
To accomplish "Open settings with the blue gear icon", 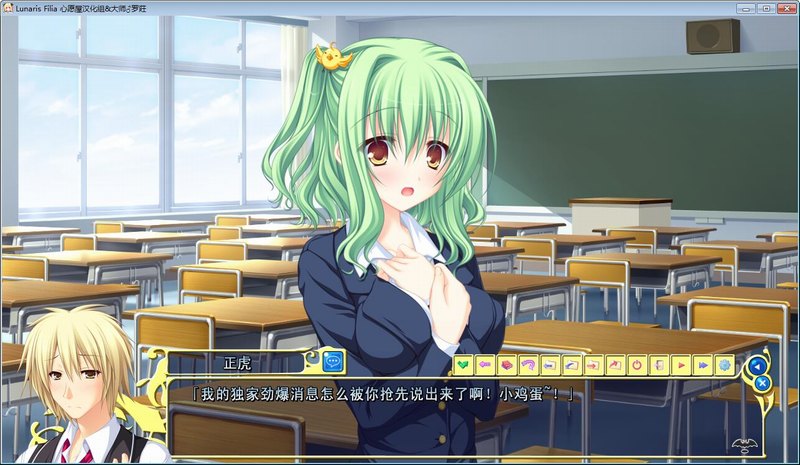I will 725,365.
